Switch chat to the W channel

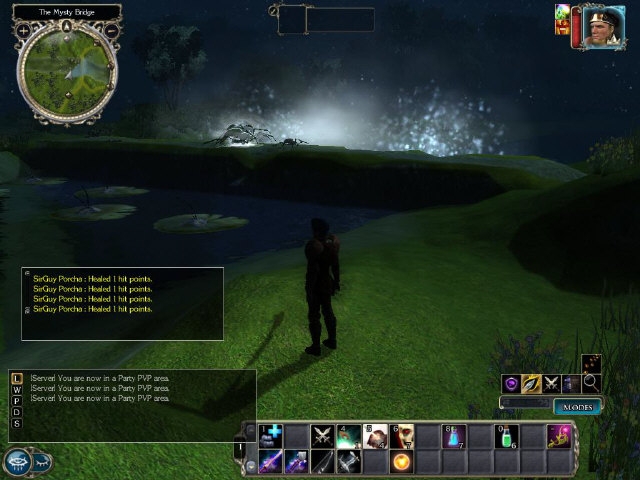tap(16, 389)
